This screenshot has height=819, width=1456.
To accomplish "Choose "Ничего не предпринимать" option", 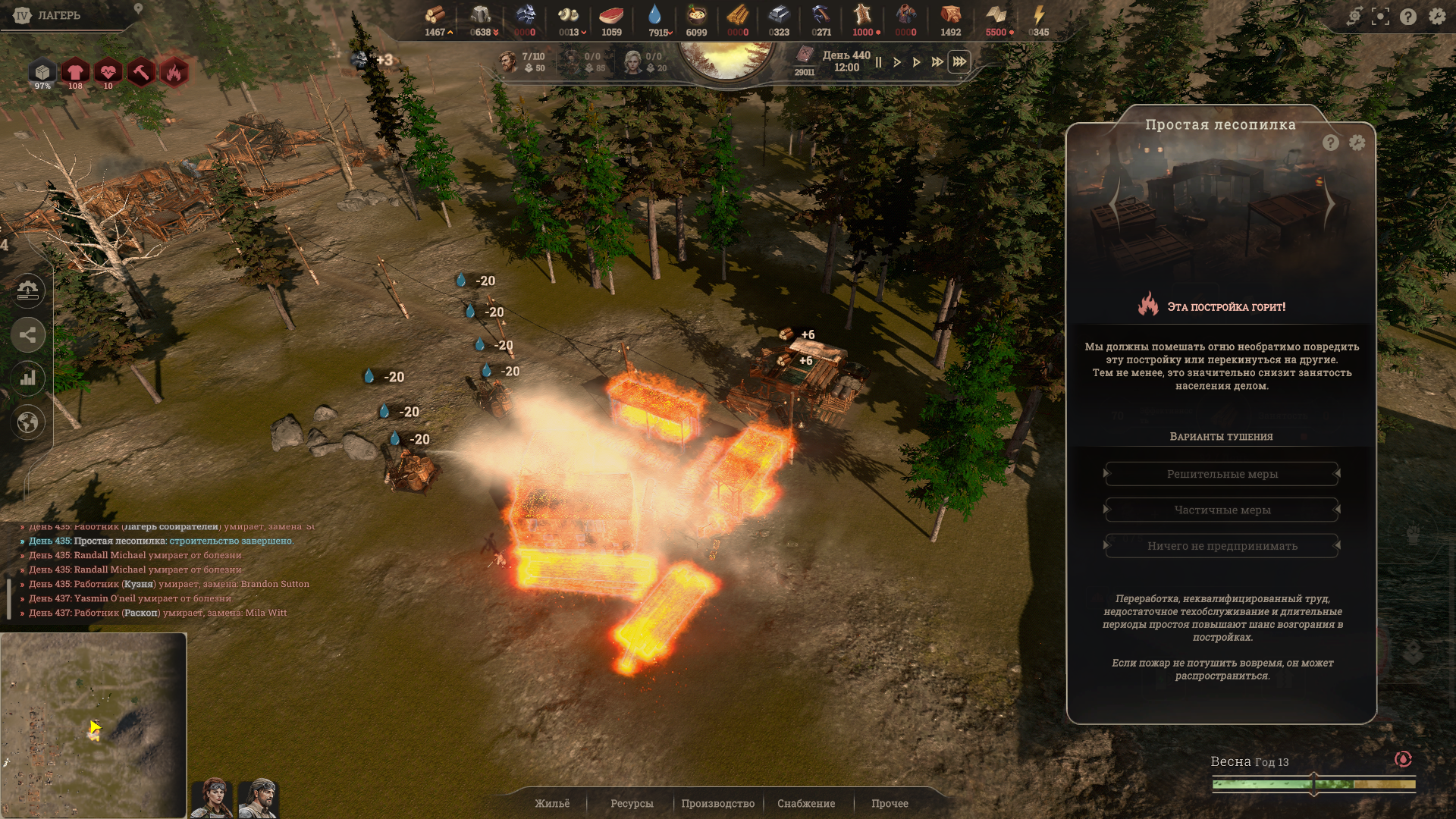I will pyautogui.click(x=1222, y=546).
